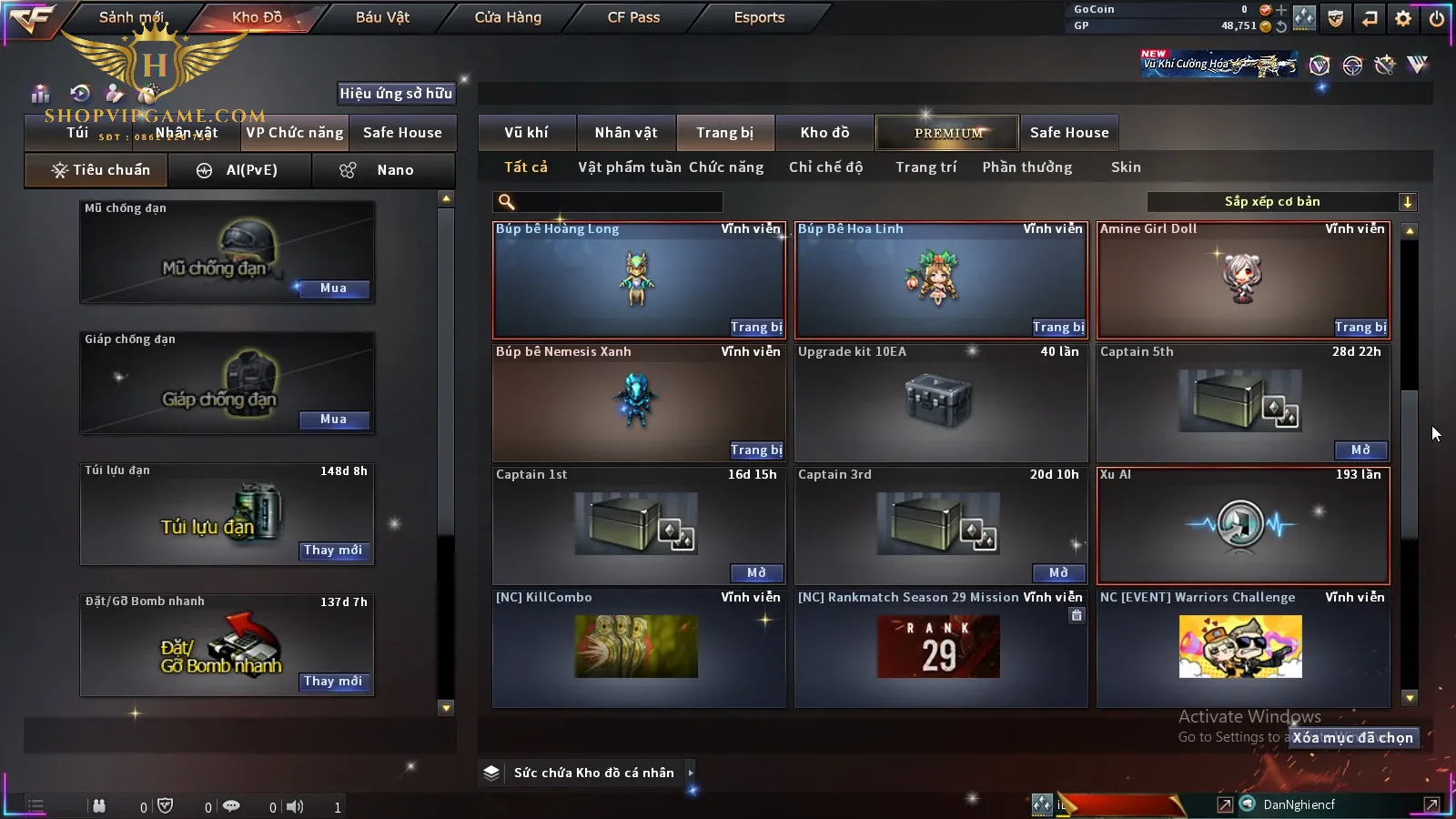Open the Captain 5th crate

[x=1360, y=450]
